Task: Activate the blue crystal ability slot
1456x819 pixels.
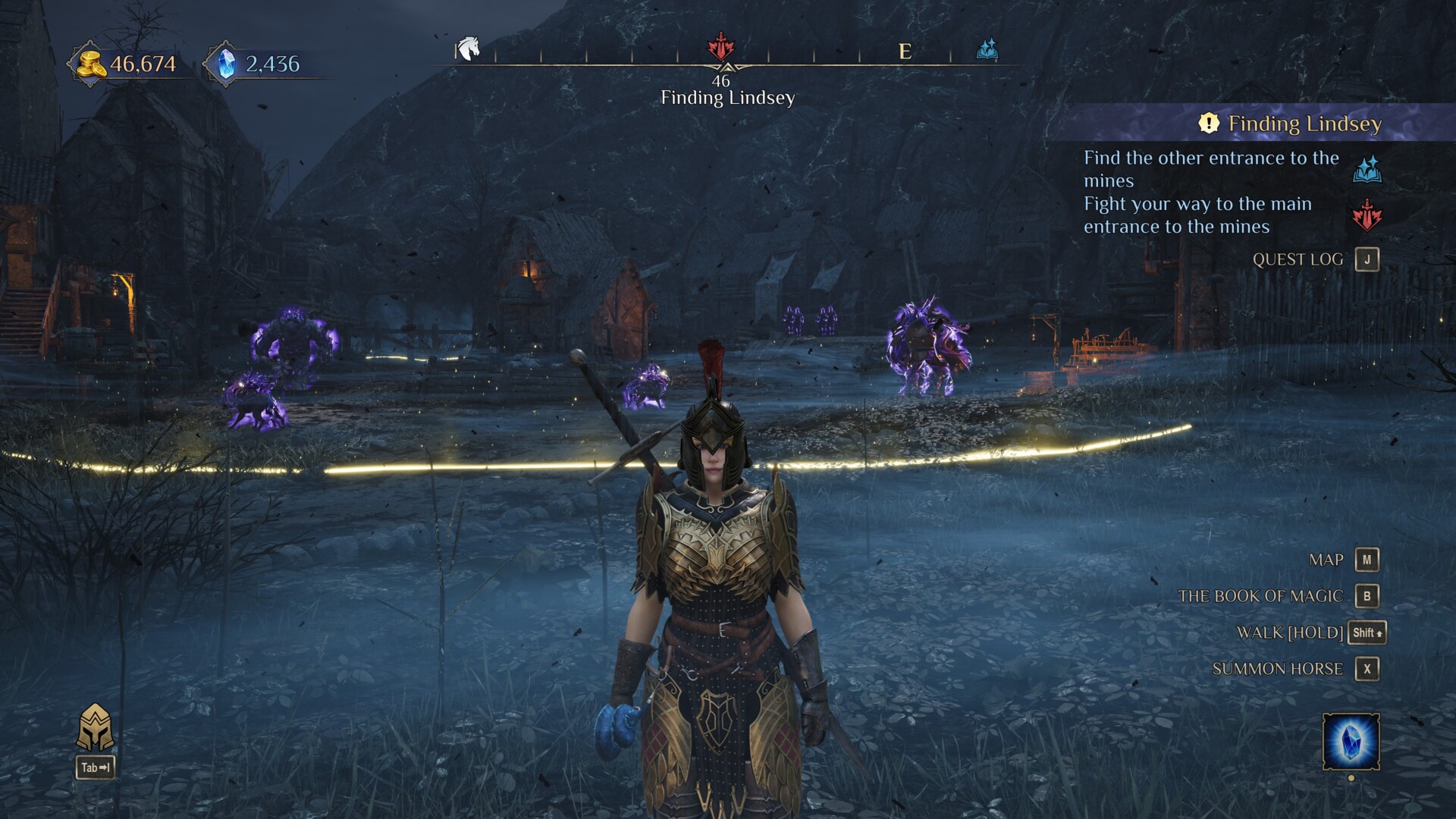Action: [1351, 742]
